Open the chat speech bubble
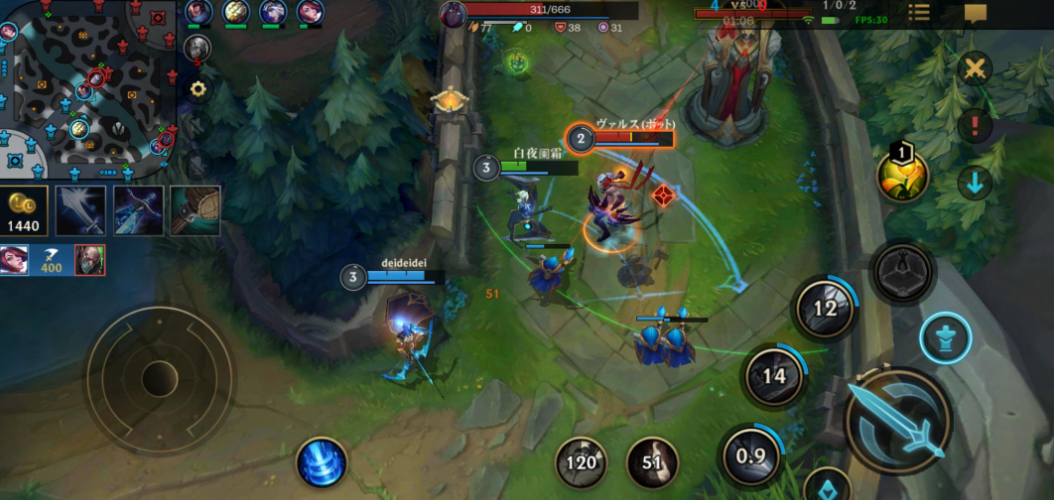Image resolution: width=1054 pixels, height=500 pixels. 975,13
